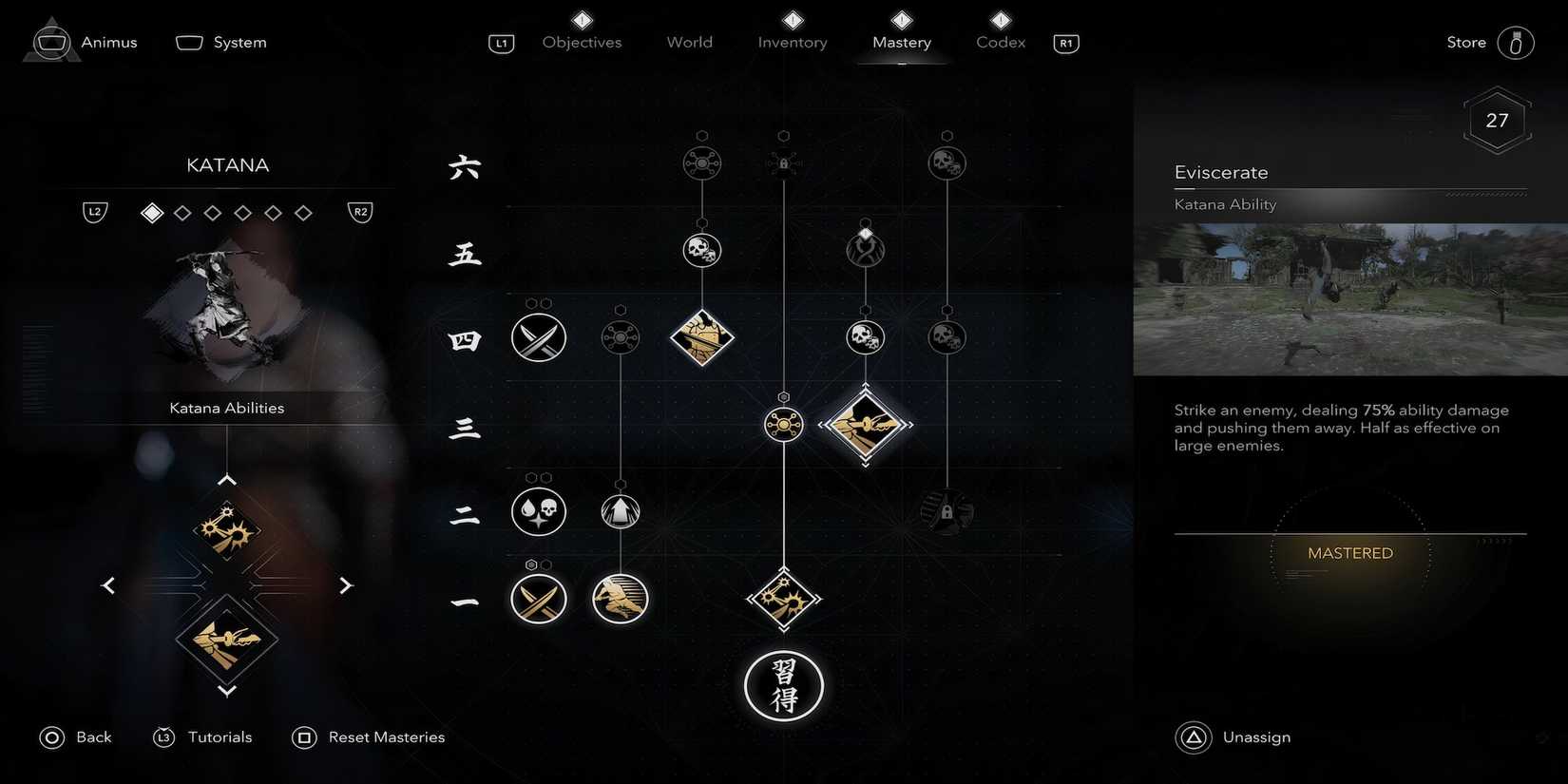Screen dimensions: 1568x784
Task: Select the double skull skill node
Action: [x=701, y=250]
